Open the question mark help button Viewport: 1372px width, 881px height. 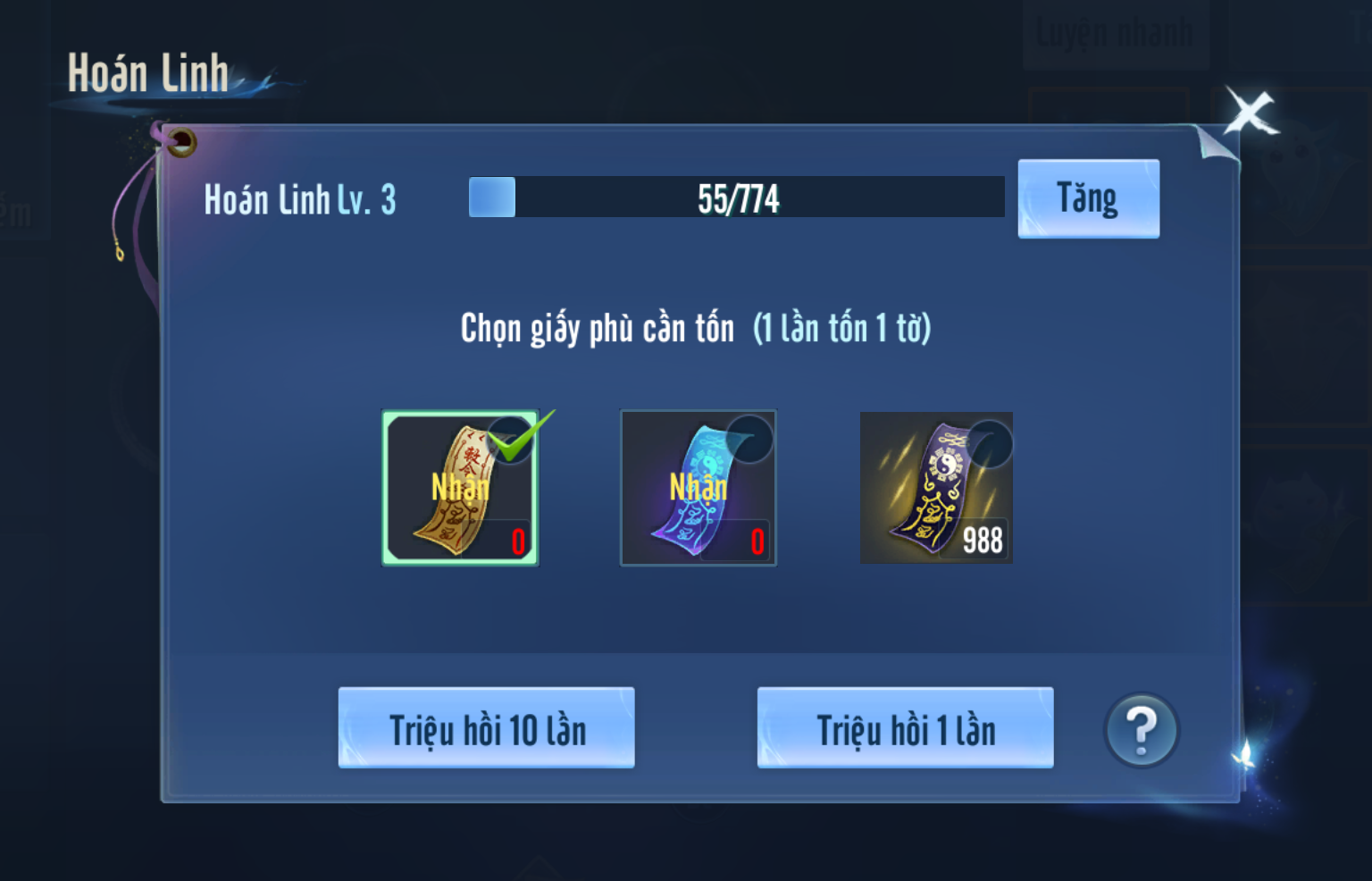click(1141, 730)
